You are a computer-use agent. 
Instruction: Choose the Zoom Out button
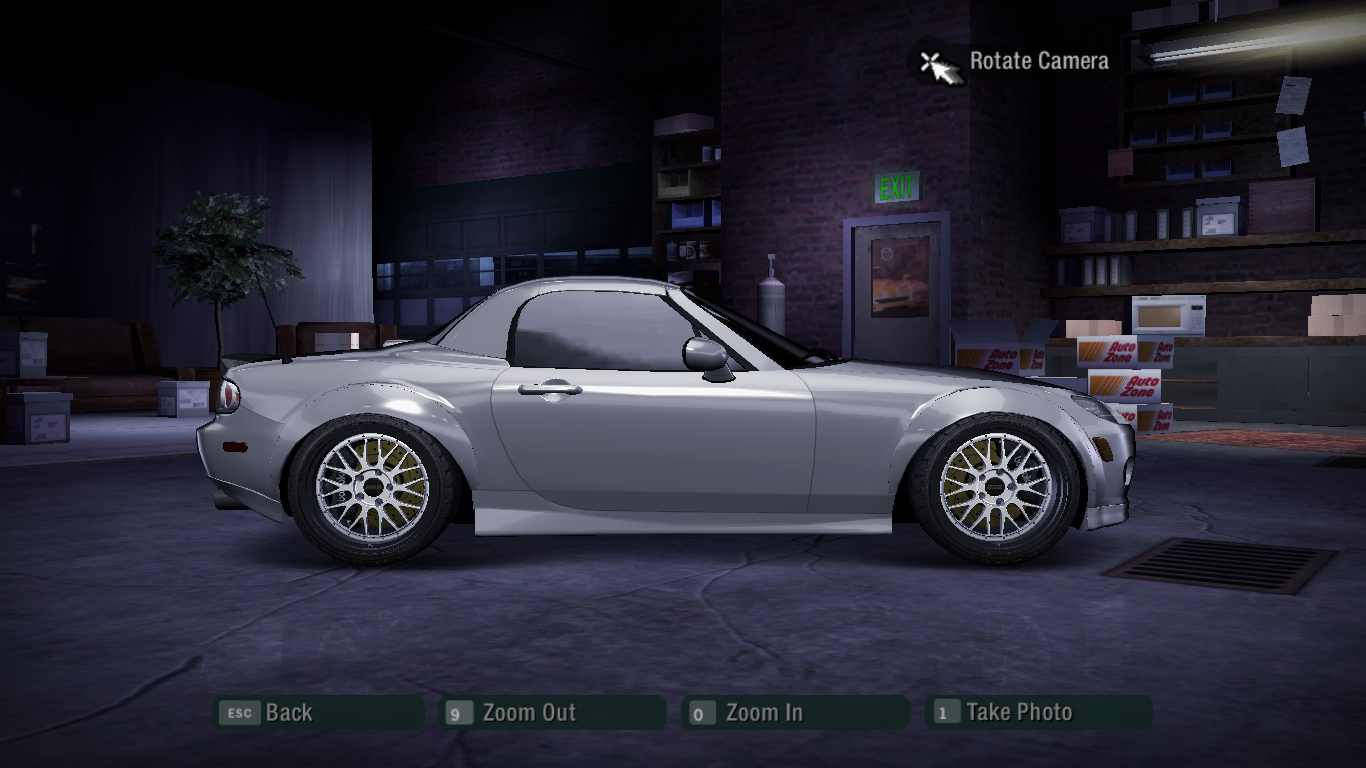[x=553, y=713]
